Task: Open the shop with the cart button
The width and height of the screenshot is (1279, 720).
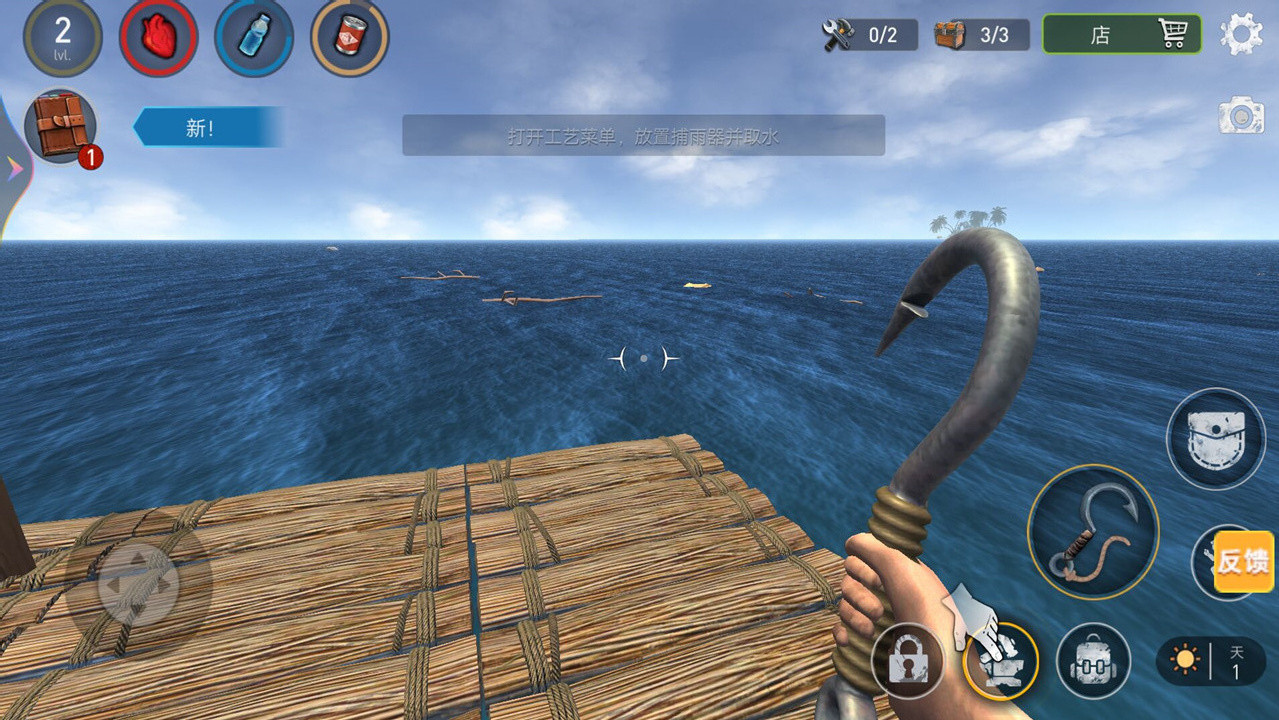Action: [1121, 34]
